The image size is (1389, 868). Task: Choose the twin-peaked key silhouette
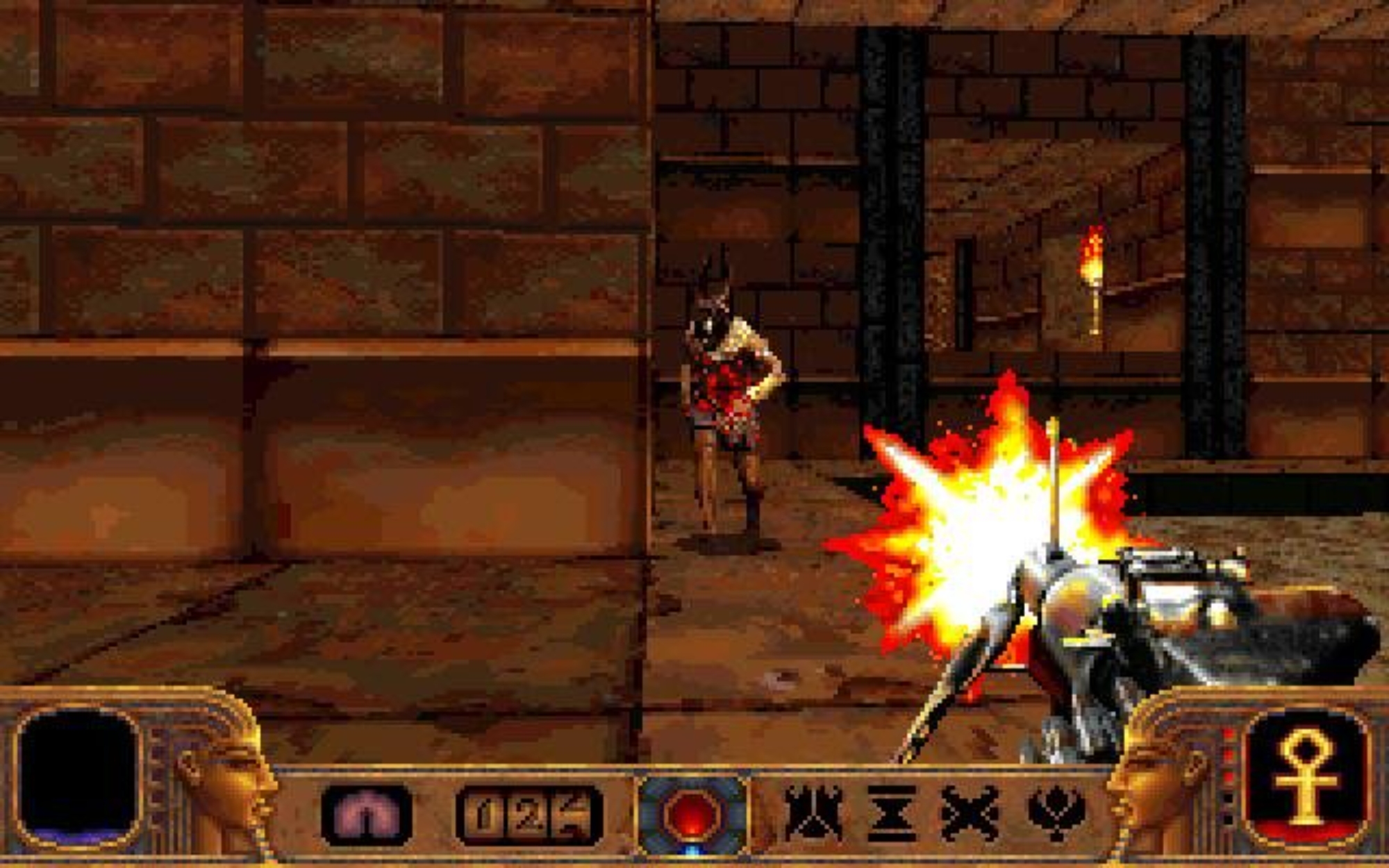[813, 813]
